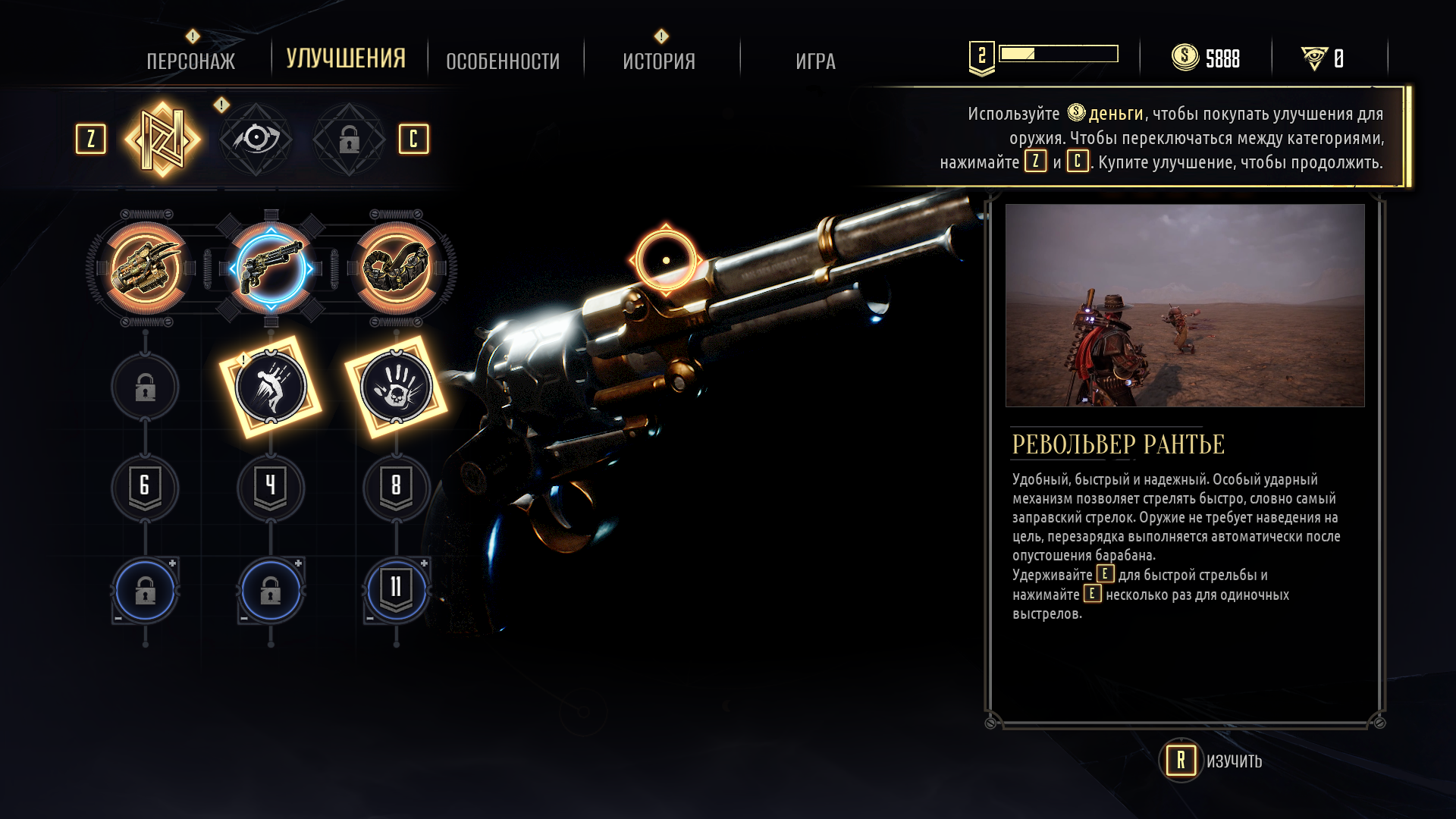
Task: Click the Изучить learn button
Action: 1213,761
